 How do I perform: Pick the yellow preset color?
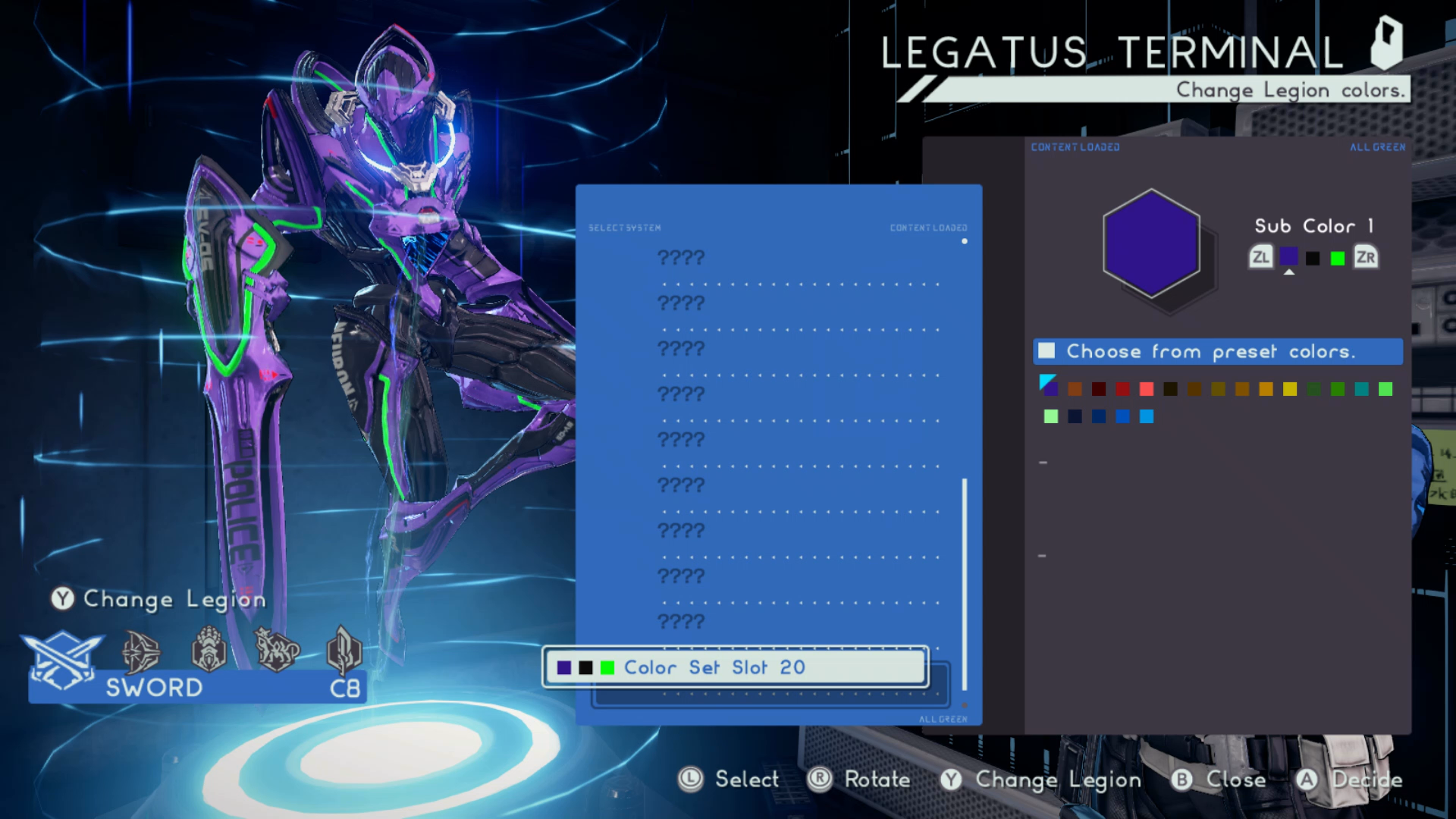click(1290, 390)
